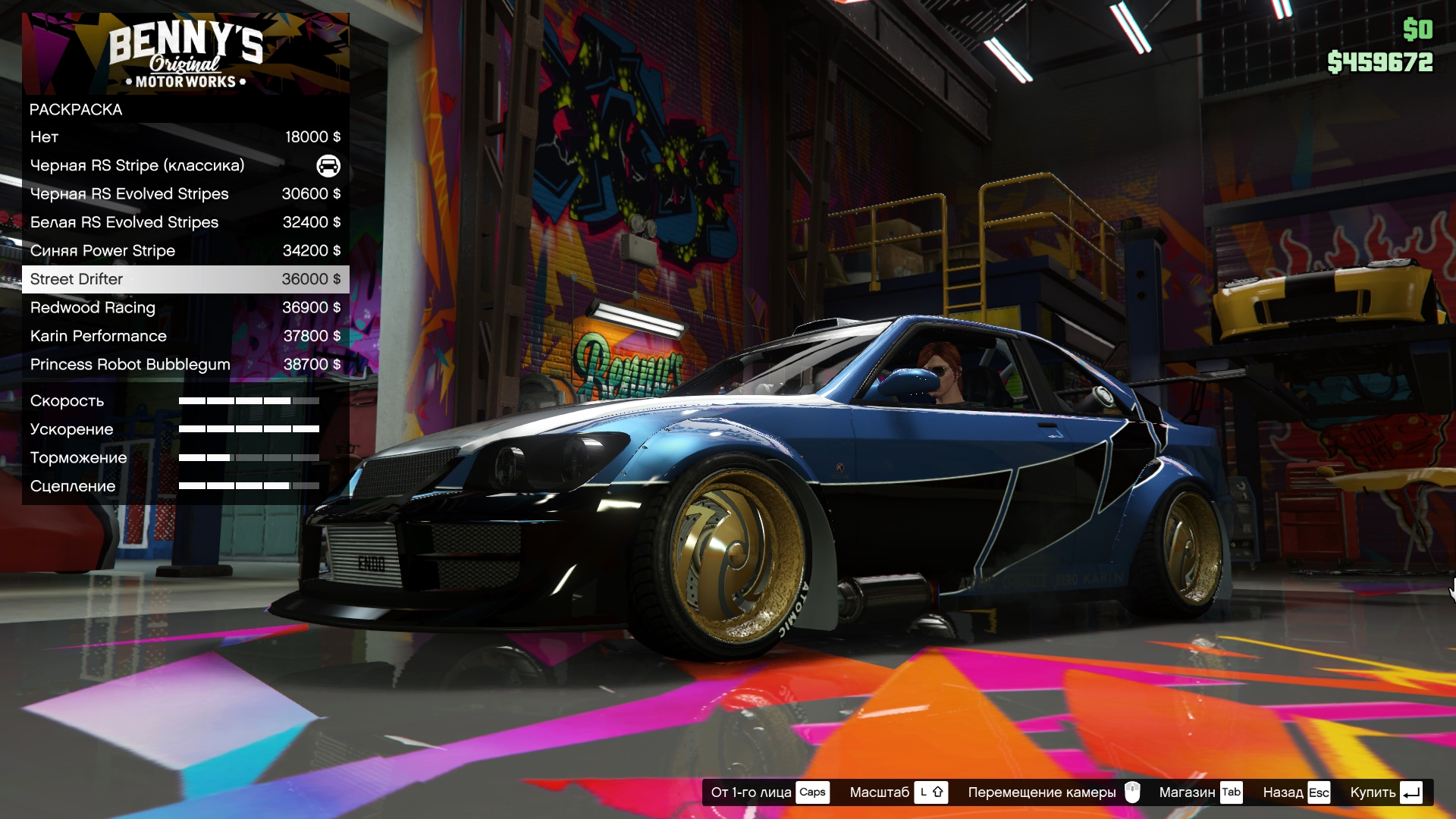Click the Купить purchase button
The width and height of the screenshot is (1456, 819).
coord(1385,792)
